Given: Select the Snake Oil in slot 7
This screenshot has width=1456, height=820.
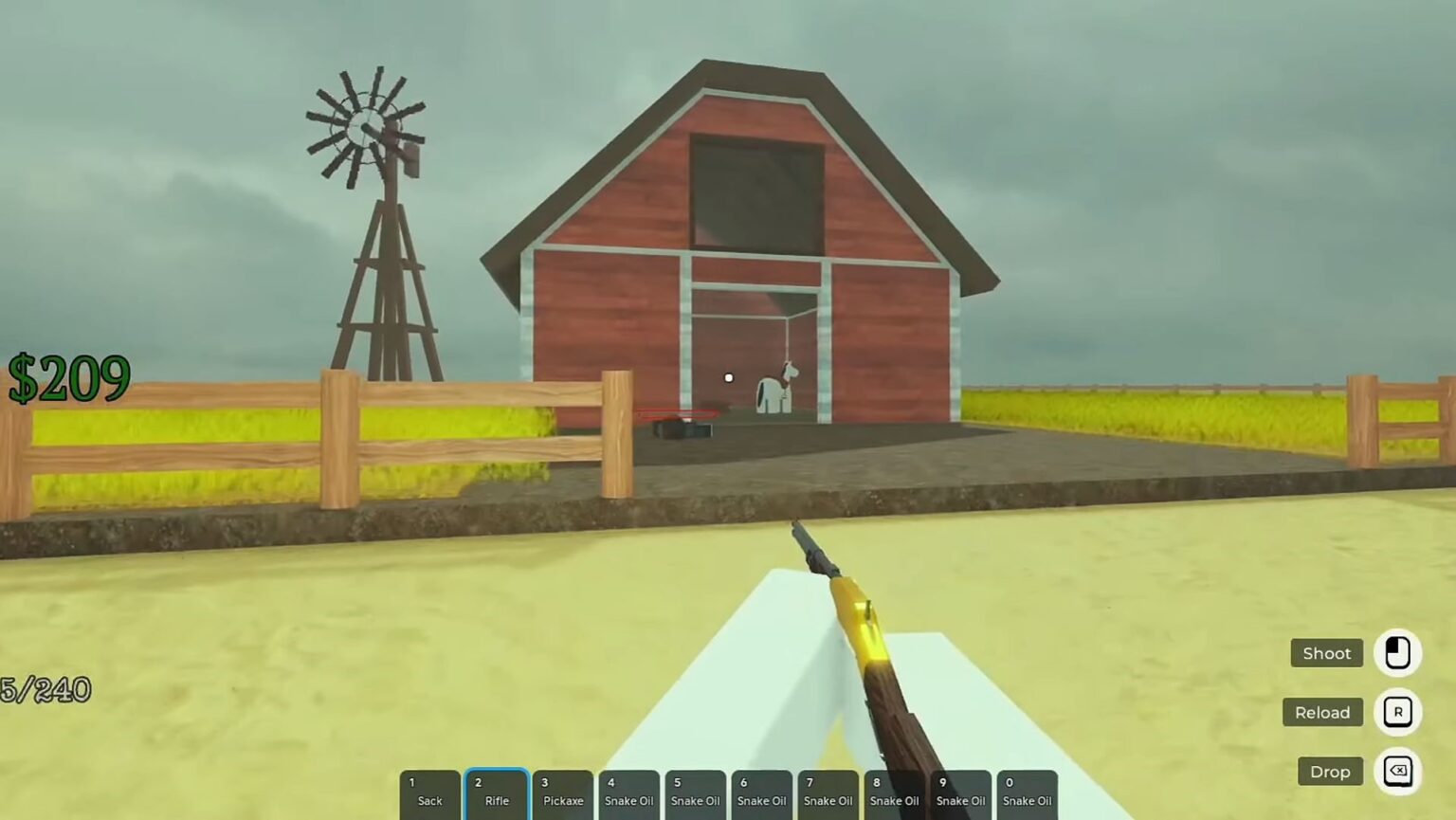Looking at the screenshot, I should coord(828,793).
